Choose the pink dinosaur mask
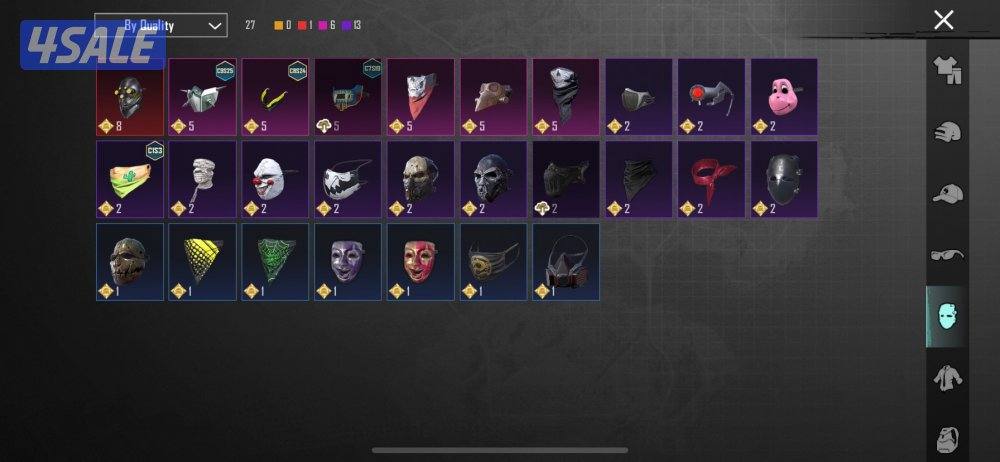Screen dimensions: 1000x462 [784, 96]
